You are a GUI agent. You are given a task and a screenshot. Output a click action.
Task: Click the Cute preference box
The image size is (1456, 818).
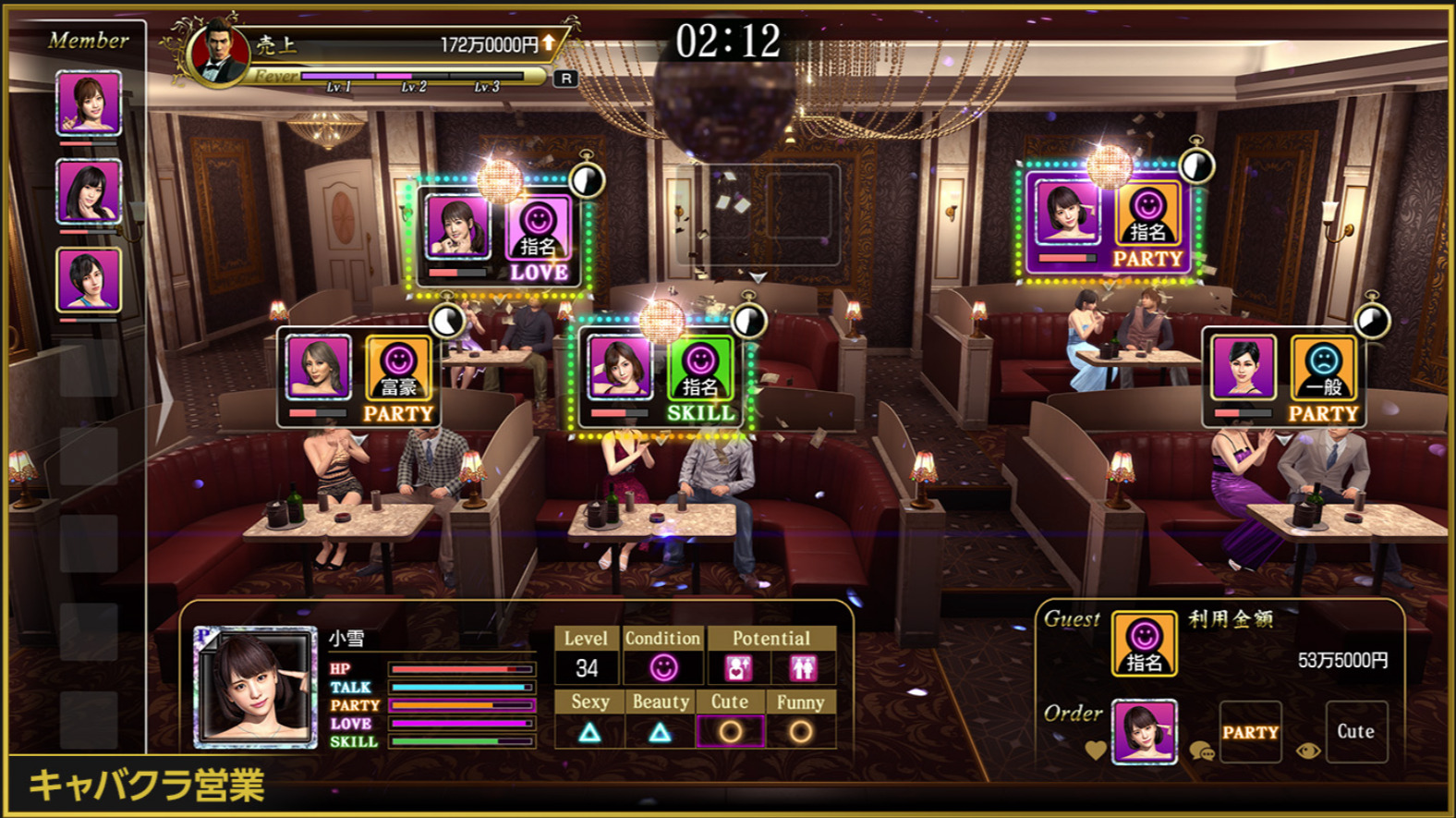pyautogui.click(x=1355, y=731)
